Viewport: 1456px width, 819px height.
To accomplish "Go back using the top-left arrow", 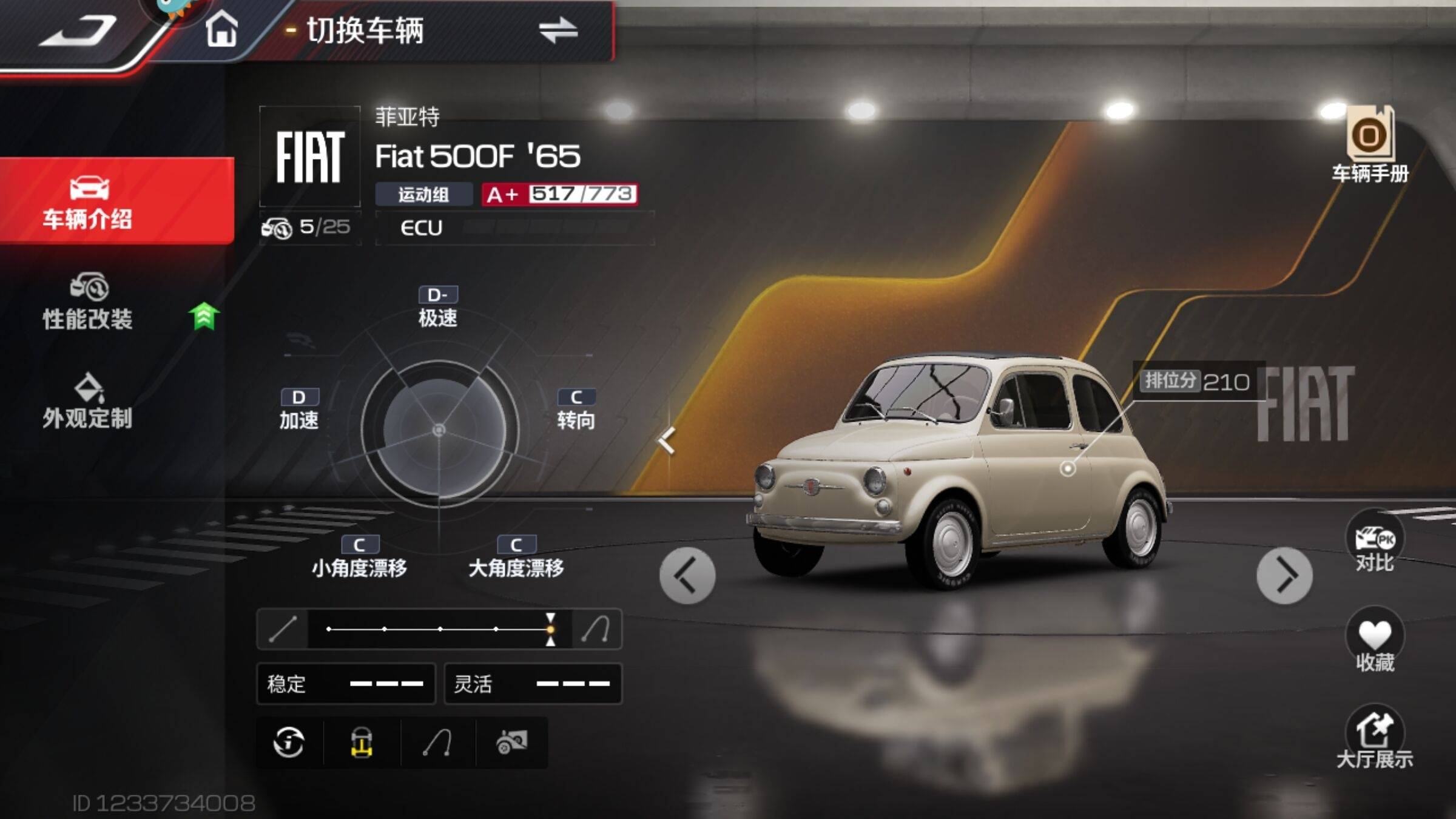I will [x=78, y=30].
